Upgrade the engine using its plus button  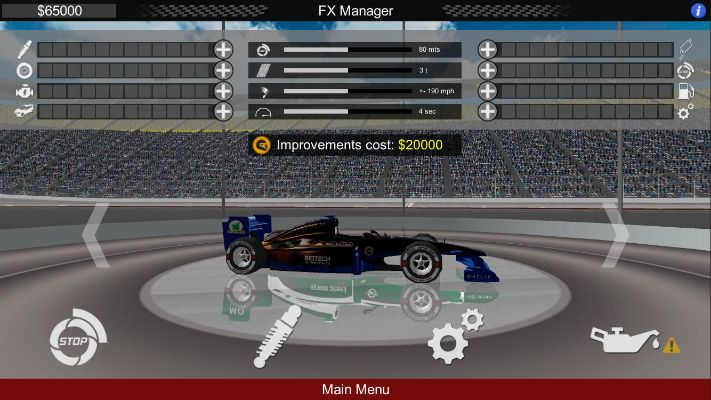point(223,91)
